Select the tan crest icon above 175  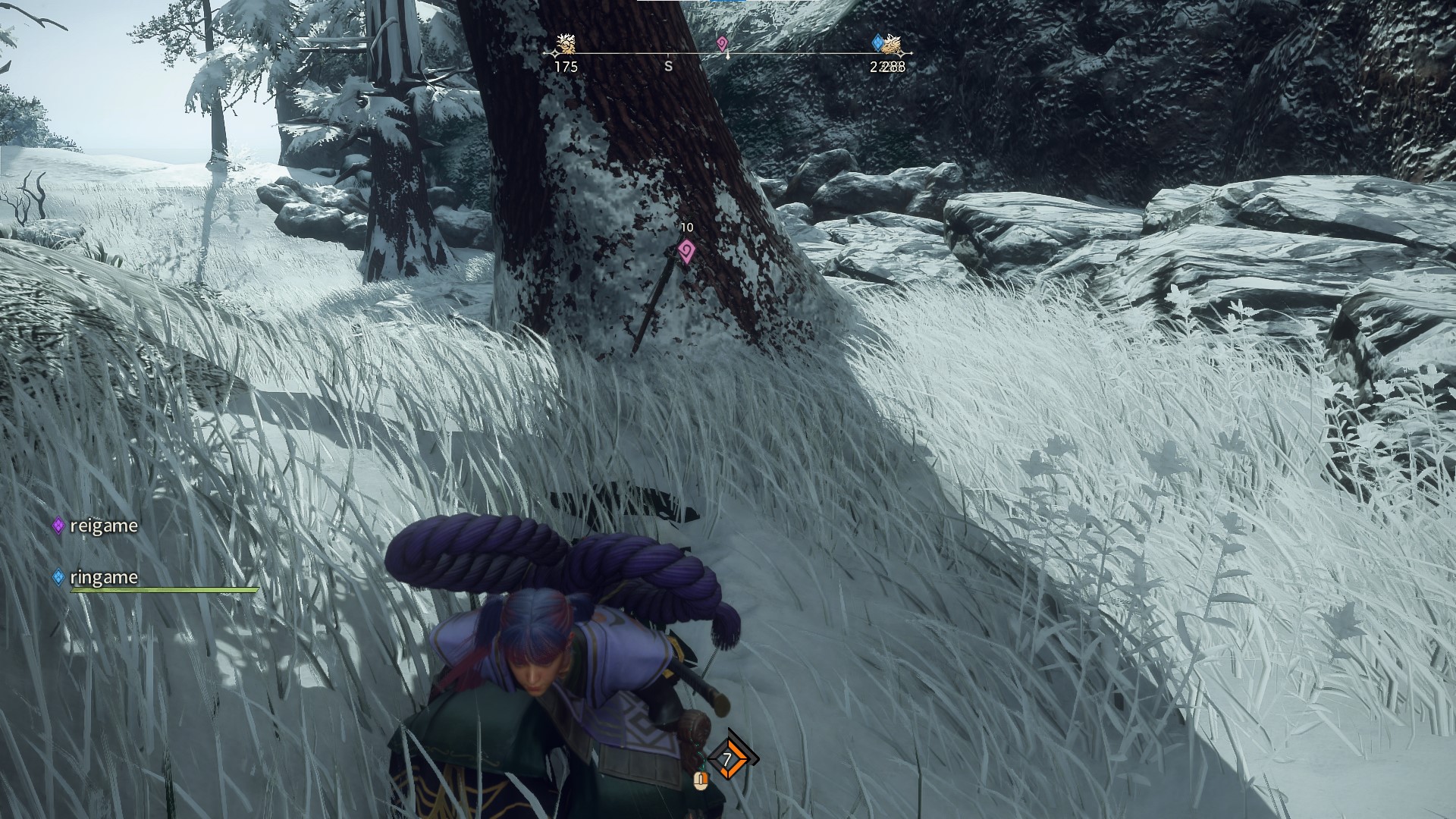[x=565, y=44]
